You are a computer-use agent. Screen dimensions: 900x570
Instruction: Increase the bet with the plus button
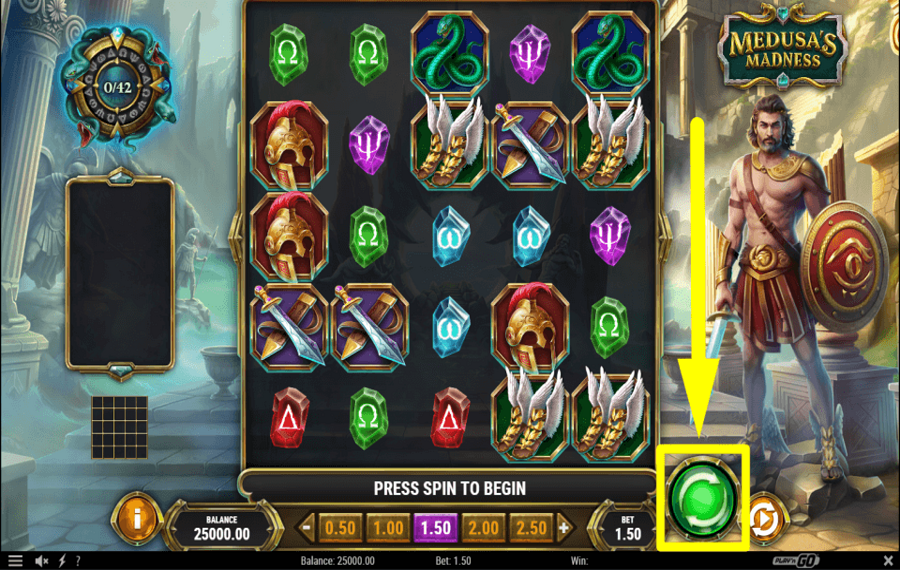(x=564, y=527)
